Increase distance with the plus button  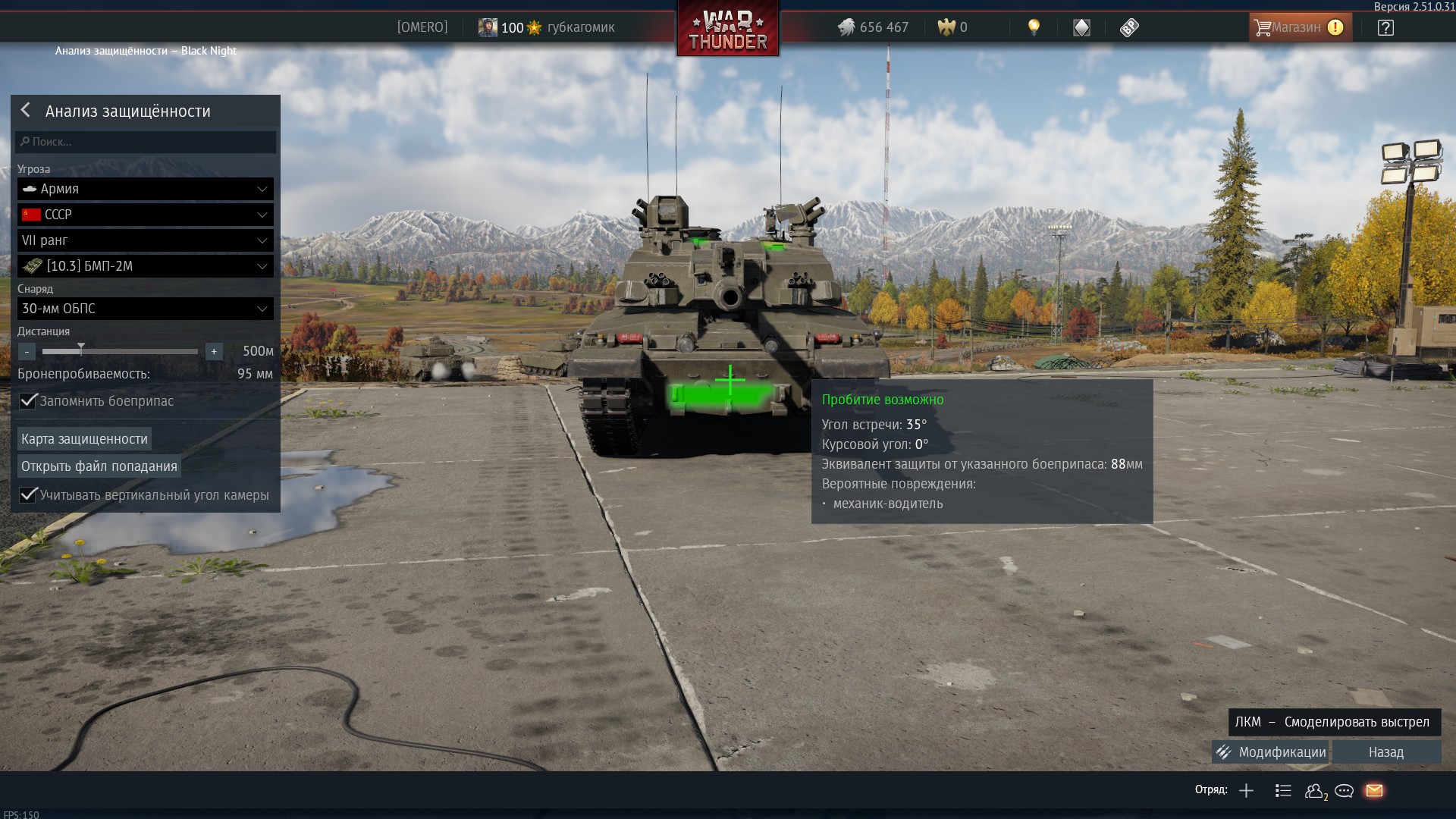(214, 352)
